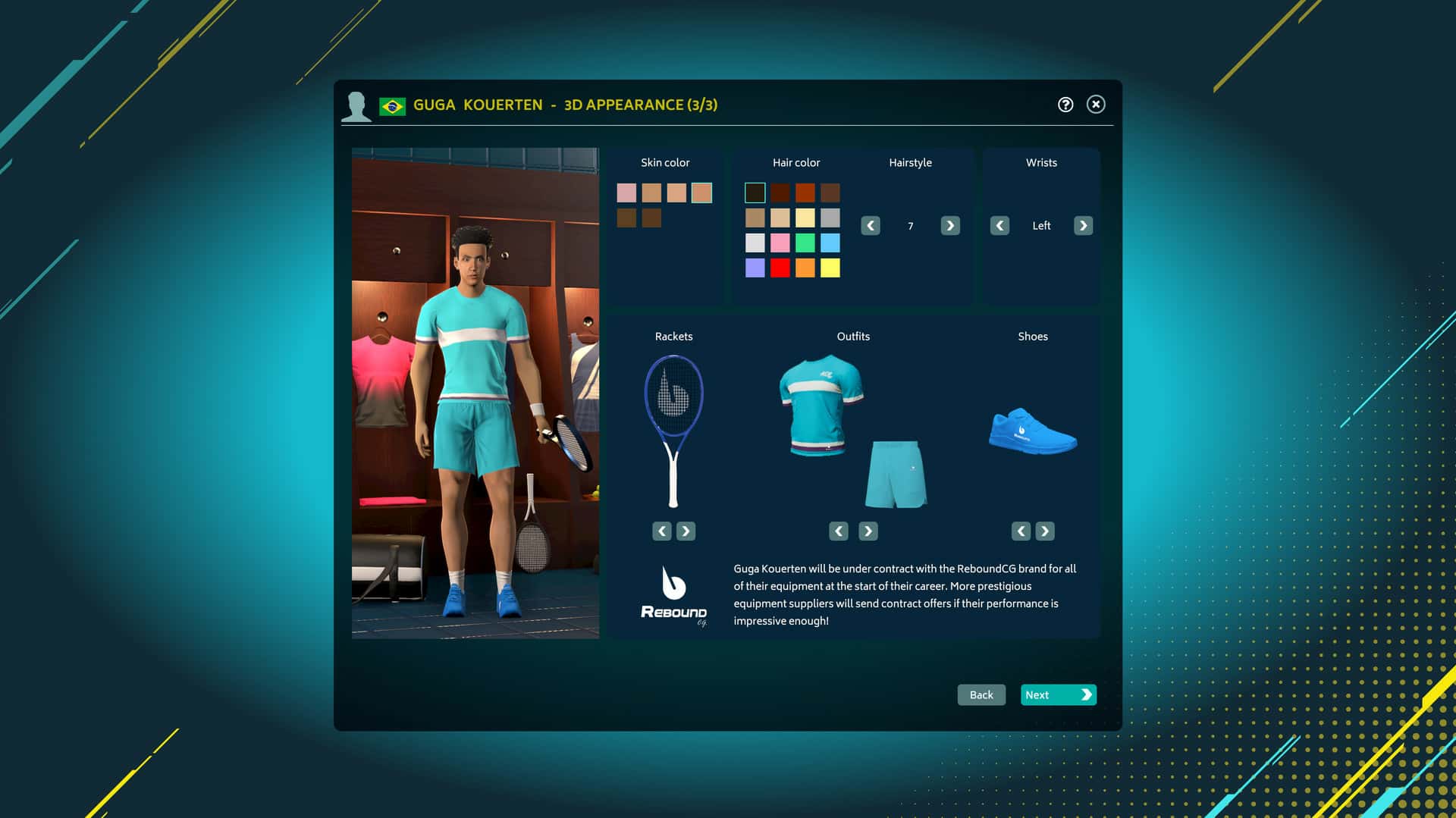This screenshot has width=1456, height=818.
Task: Open the help icon on the title bar
Action: coord(1065,105)
